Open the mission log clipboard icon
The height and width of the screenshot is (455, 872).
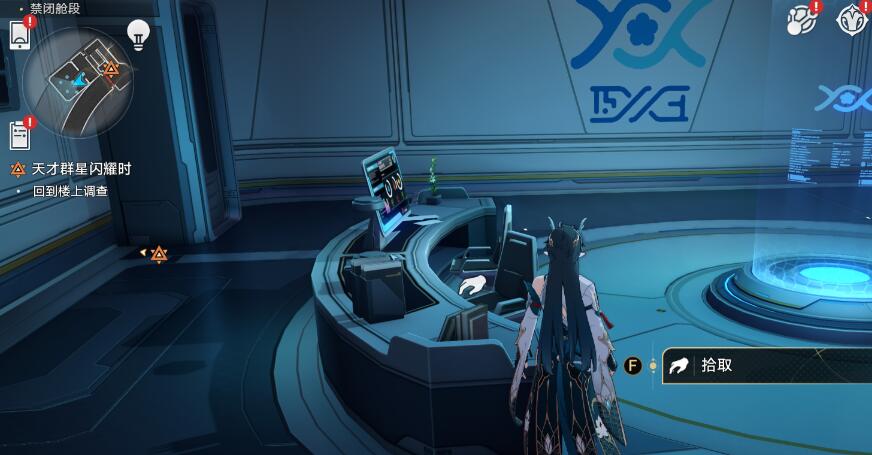coord(20,135)
